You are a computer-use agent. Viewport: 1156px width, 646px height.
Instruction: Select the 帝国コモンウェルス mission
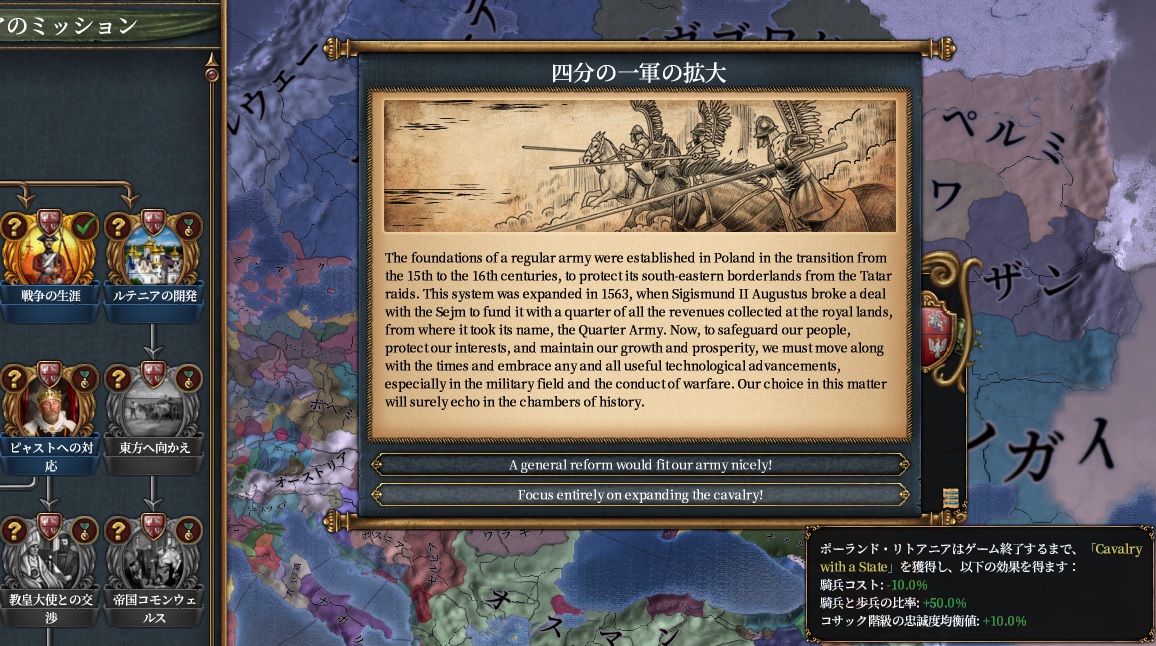[x=152, y=562]
